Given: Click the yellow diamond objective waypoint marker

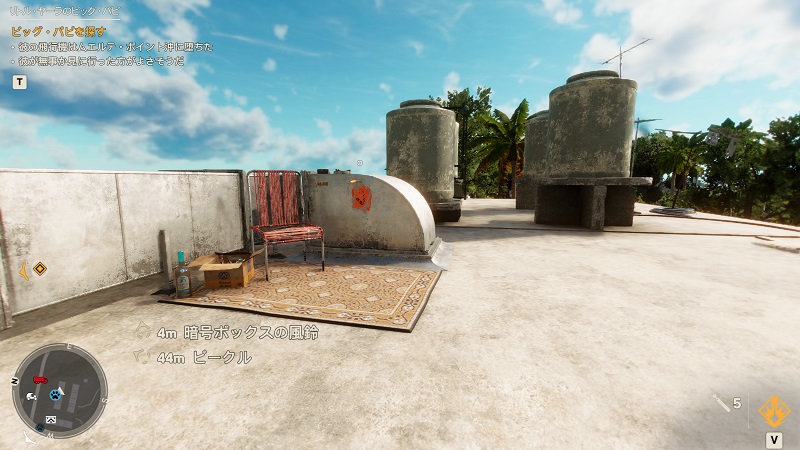Looking at the screenshot, I should pyautogui.click(x=39, y=268).
